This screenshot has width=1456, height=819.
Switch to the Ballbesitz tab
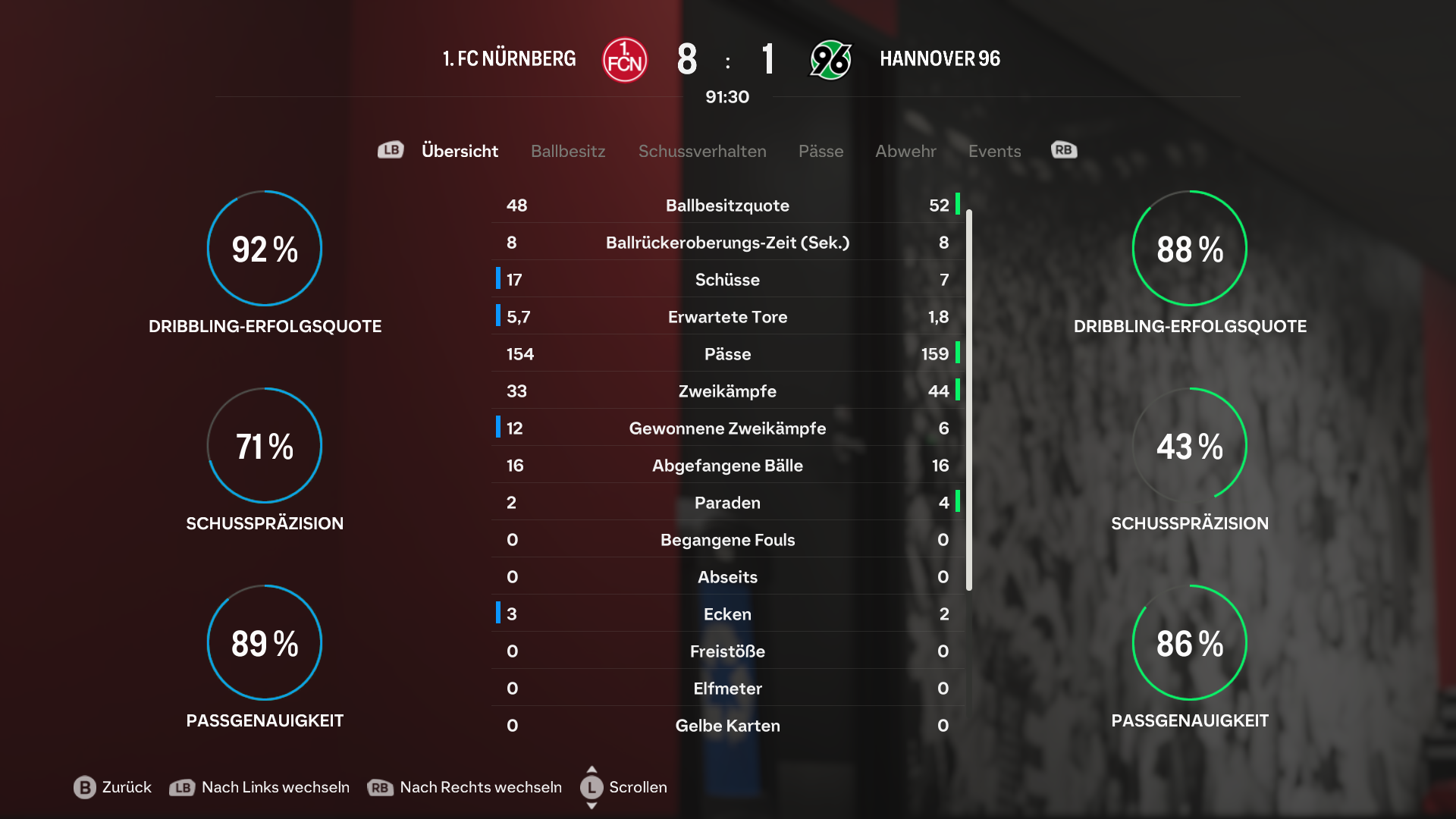tap(568, 151)
